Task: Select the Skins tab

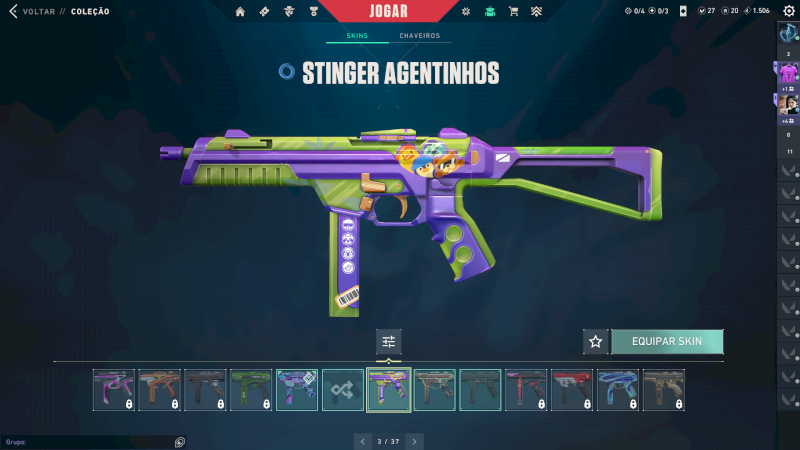Action: (x=357, y=36)
